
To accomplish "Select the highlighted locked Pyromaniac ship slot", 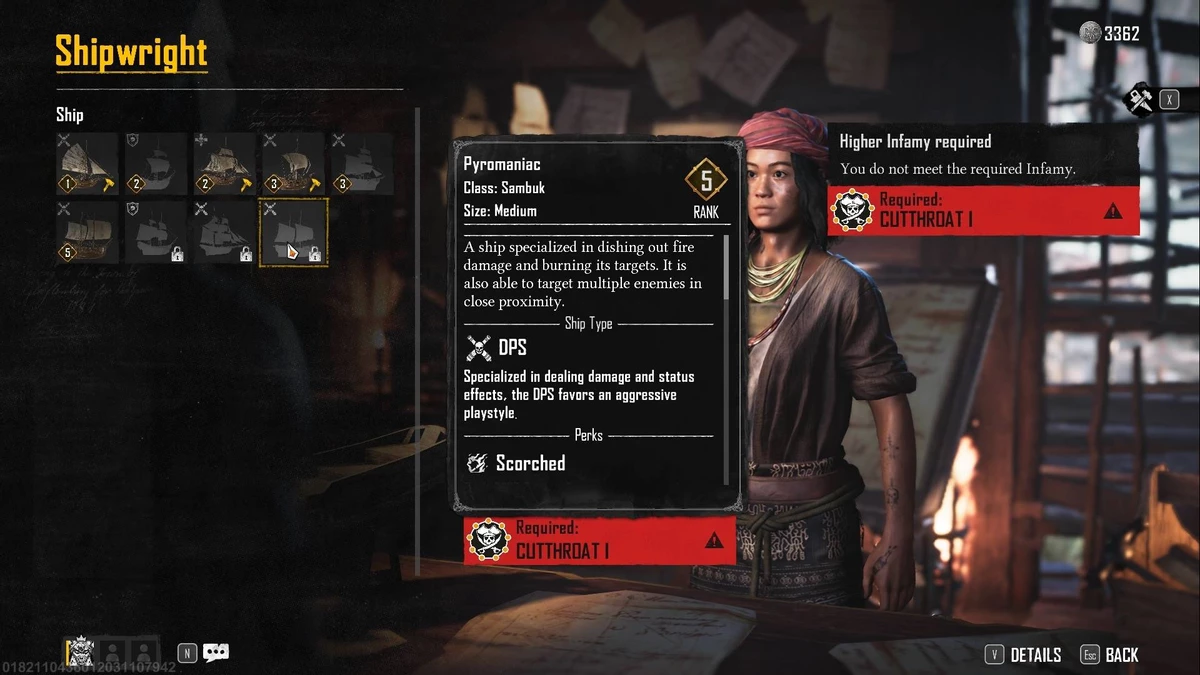I will coord(293,232).
